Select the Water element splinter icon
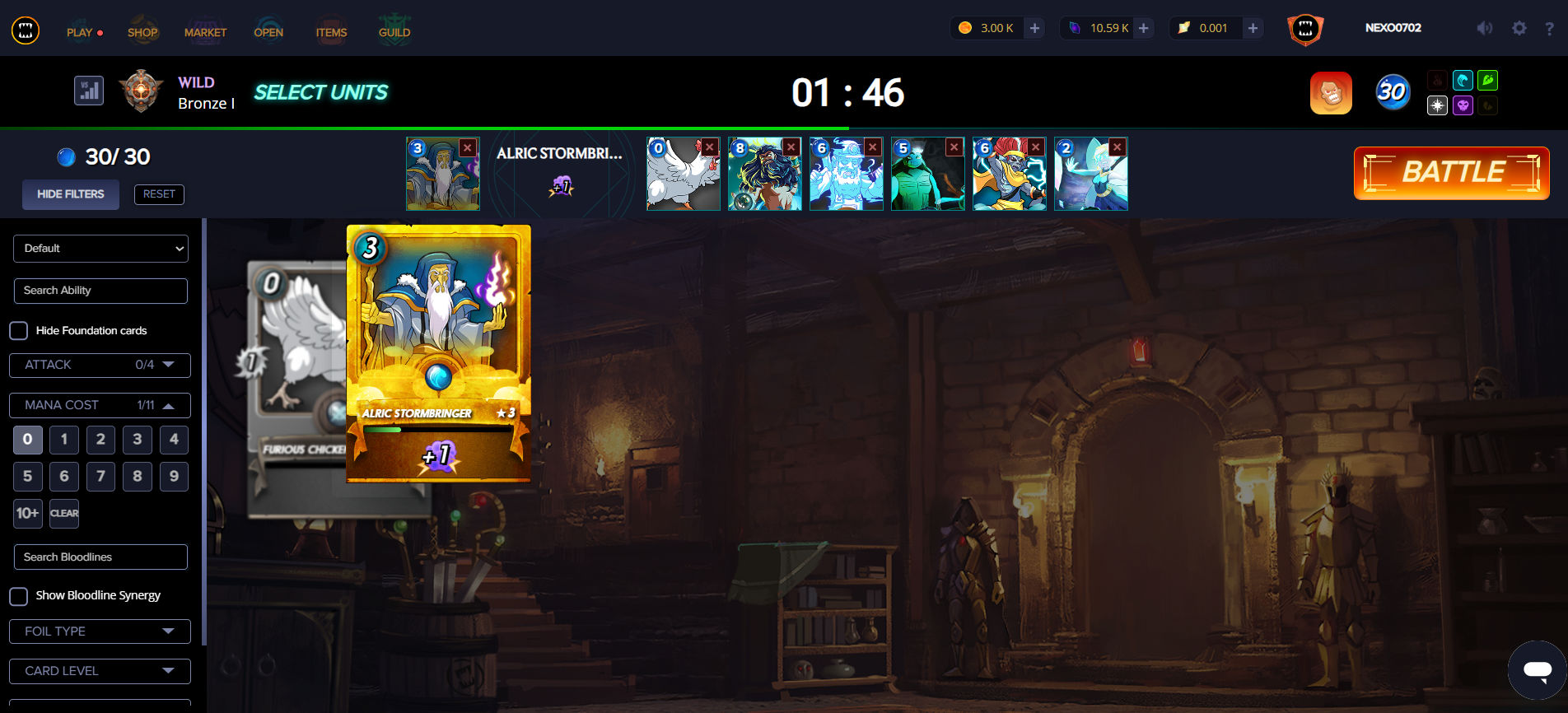Image resolution: width=1568 pixels, height=713 pixels. [1463, 80]
